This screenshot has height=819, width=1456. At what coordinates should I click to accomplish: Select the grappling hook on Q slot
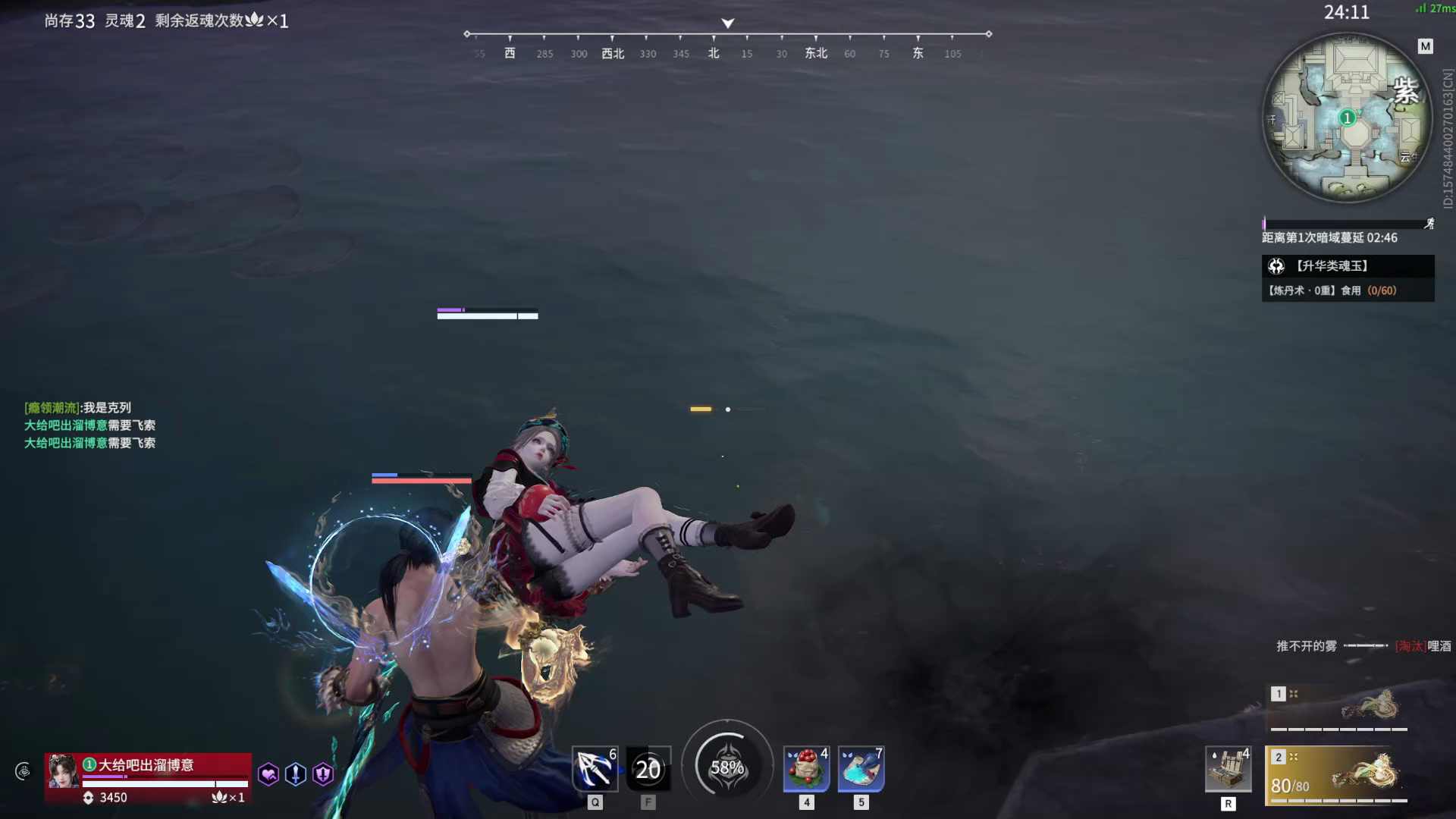point(595,768)
